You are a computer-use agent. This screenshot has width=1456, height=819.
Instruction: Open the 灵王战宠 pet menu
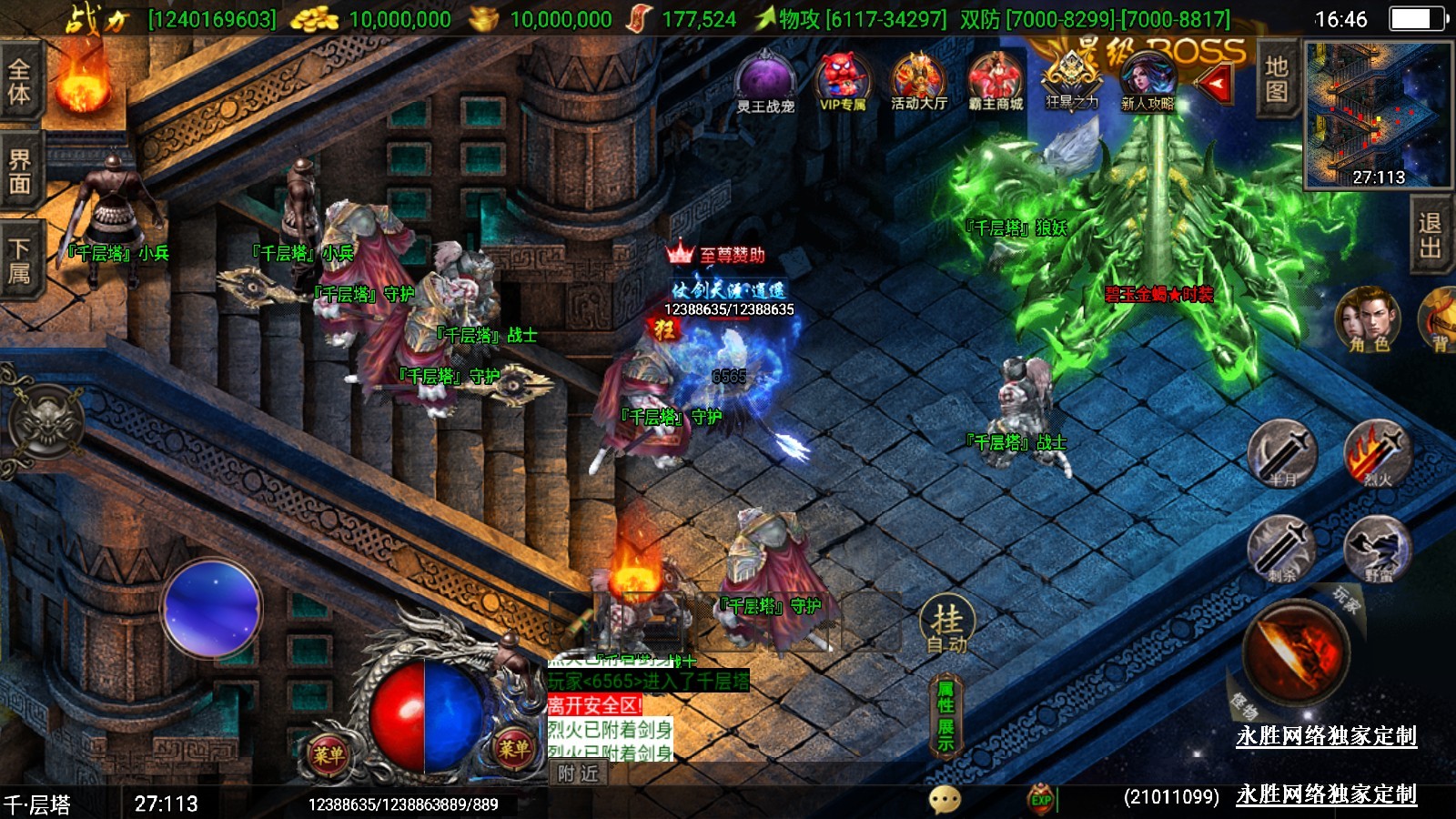765,82
